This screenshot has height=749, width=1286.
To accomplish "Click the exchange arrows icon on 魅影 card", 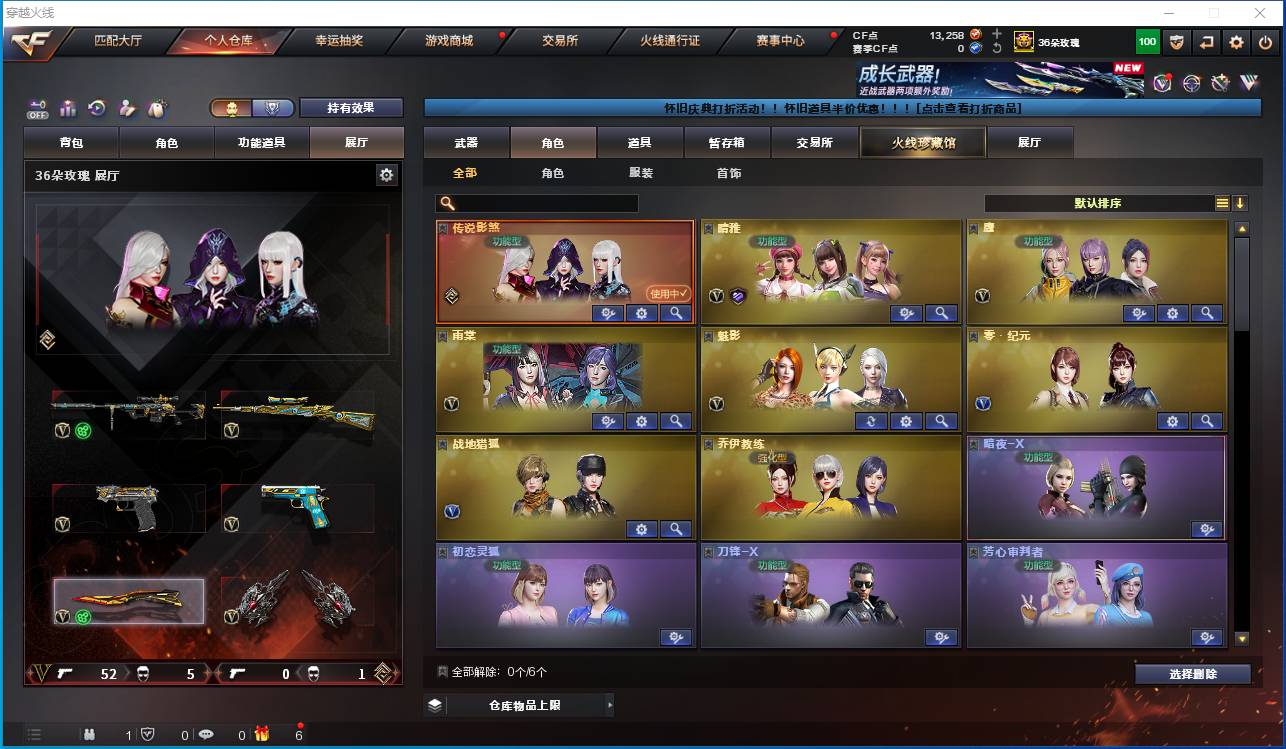I will tap(870, 421).
